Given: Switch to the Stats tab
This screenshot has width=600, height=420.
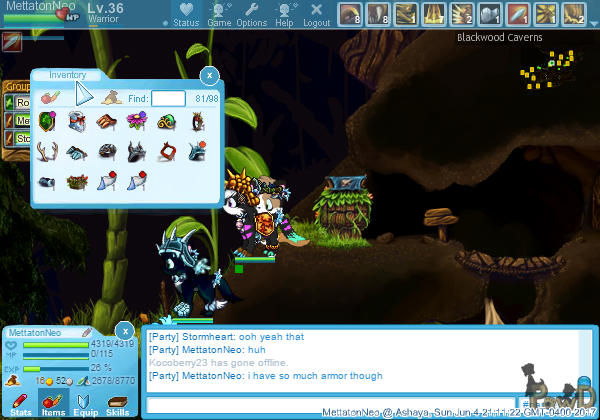Looking at the screenshot, I should (x=19, y=402).
